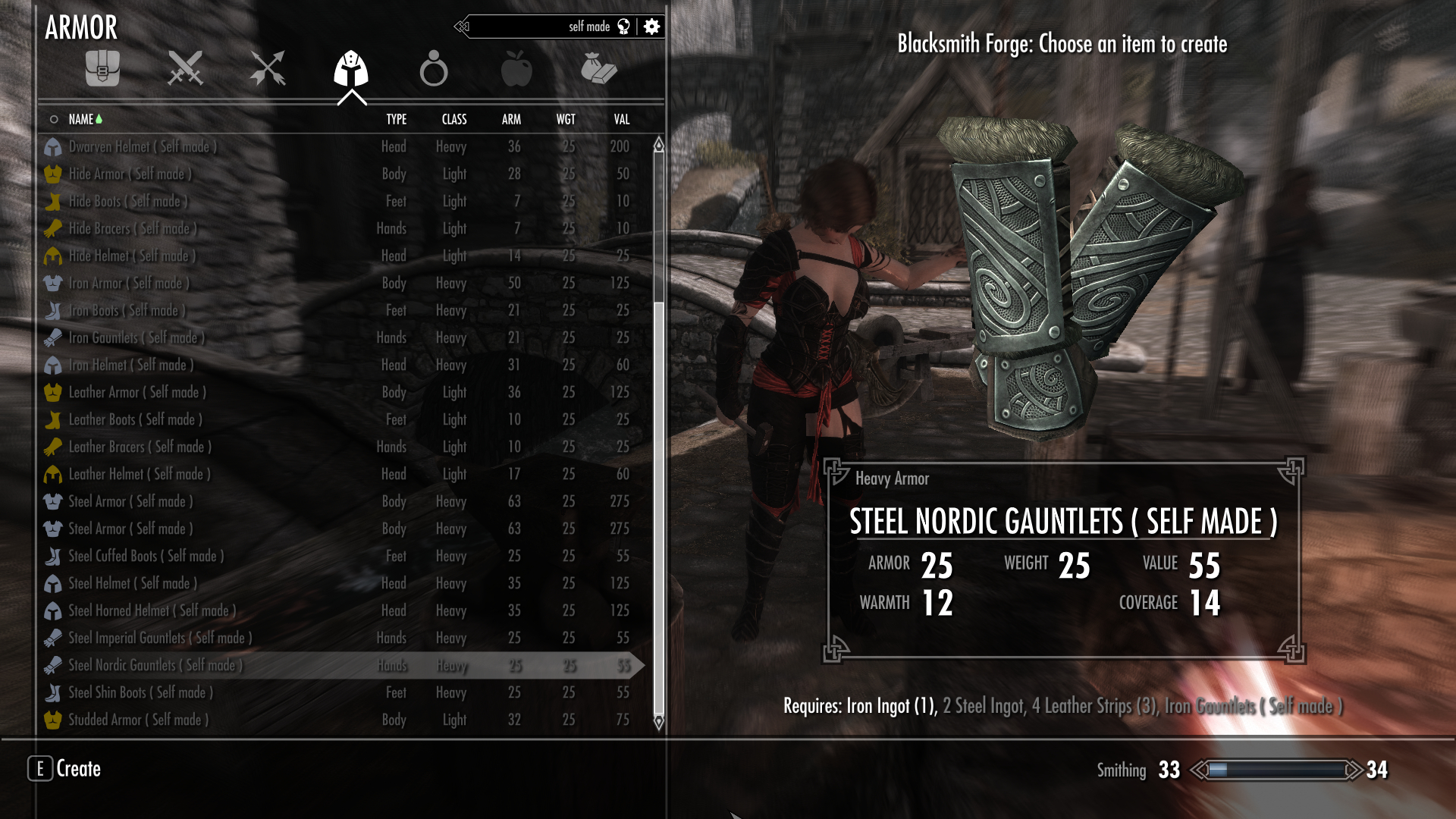Select Dwarven Helmet ( Self made ) row
Screen dimensions: 1456x819
pos(143,146)
